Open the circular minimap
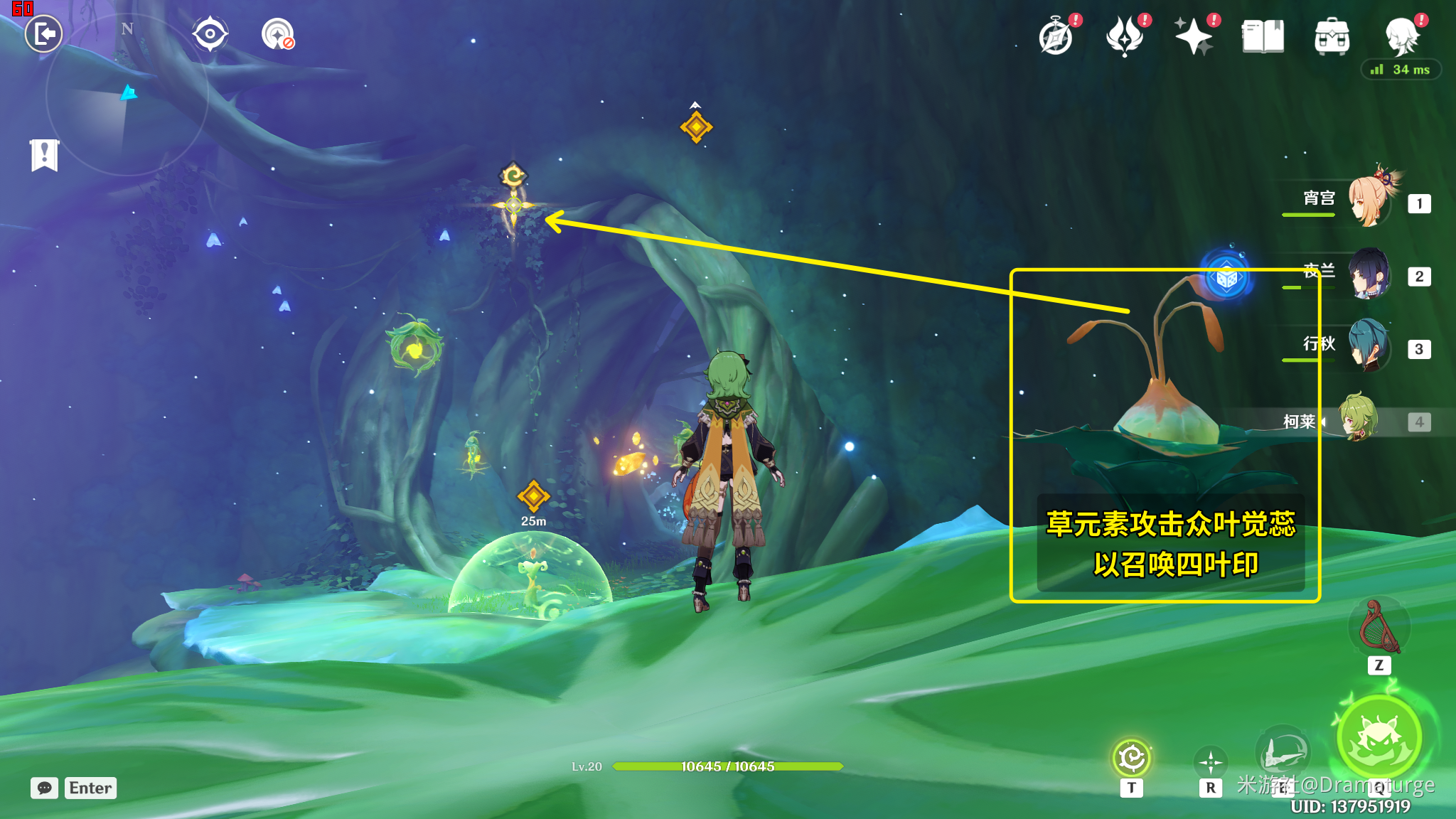Viewport: 1456px width, 819px height. [x=127, y=95]
